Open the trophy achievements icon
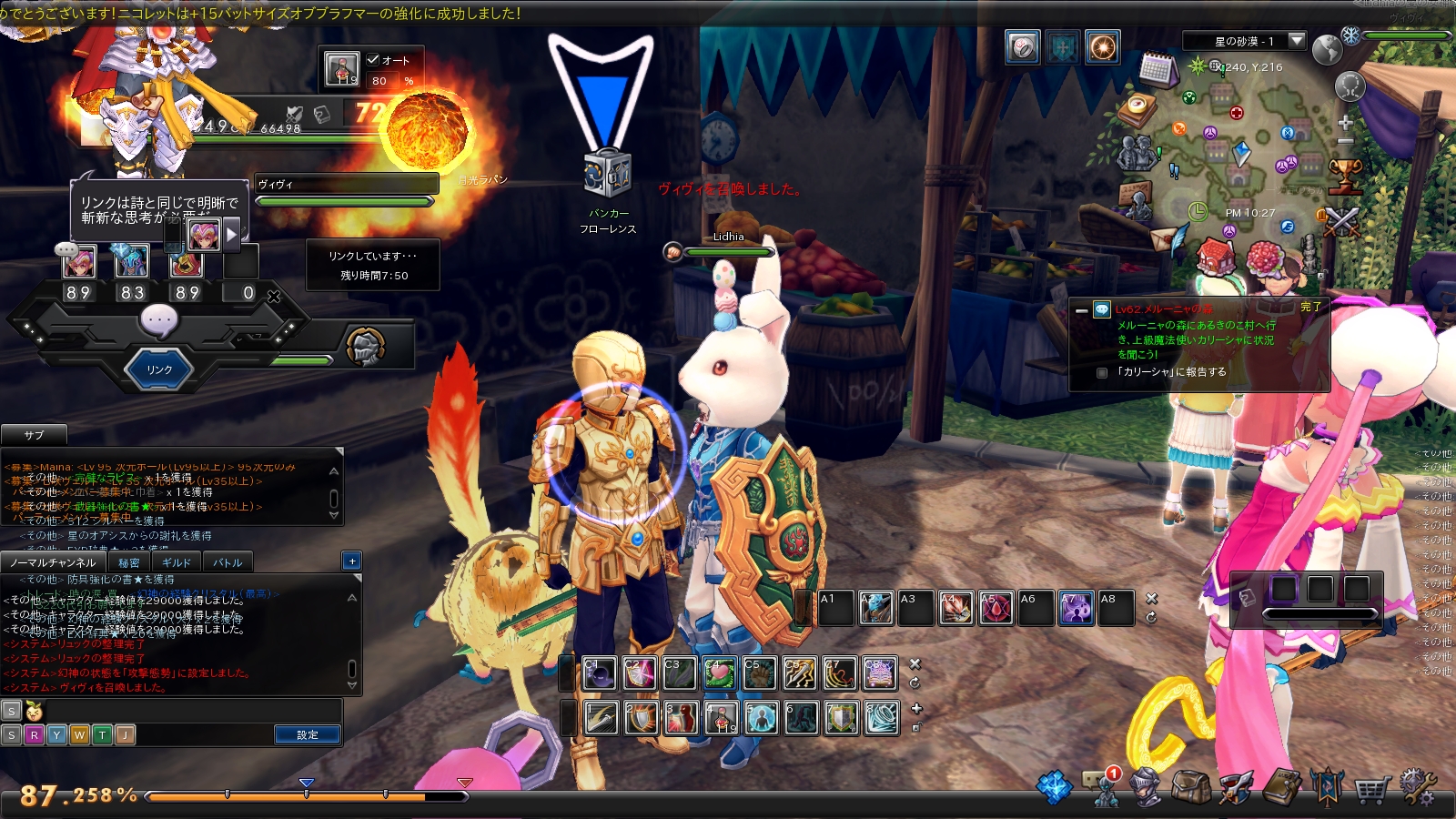 click(1345, 173)
